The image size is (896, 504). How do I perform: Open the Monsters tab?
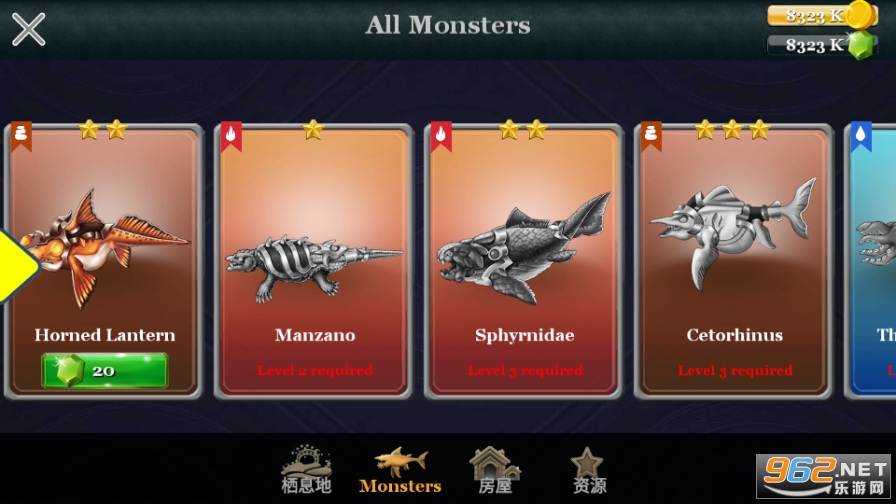click(x=400, y=470)
